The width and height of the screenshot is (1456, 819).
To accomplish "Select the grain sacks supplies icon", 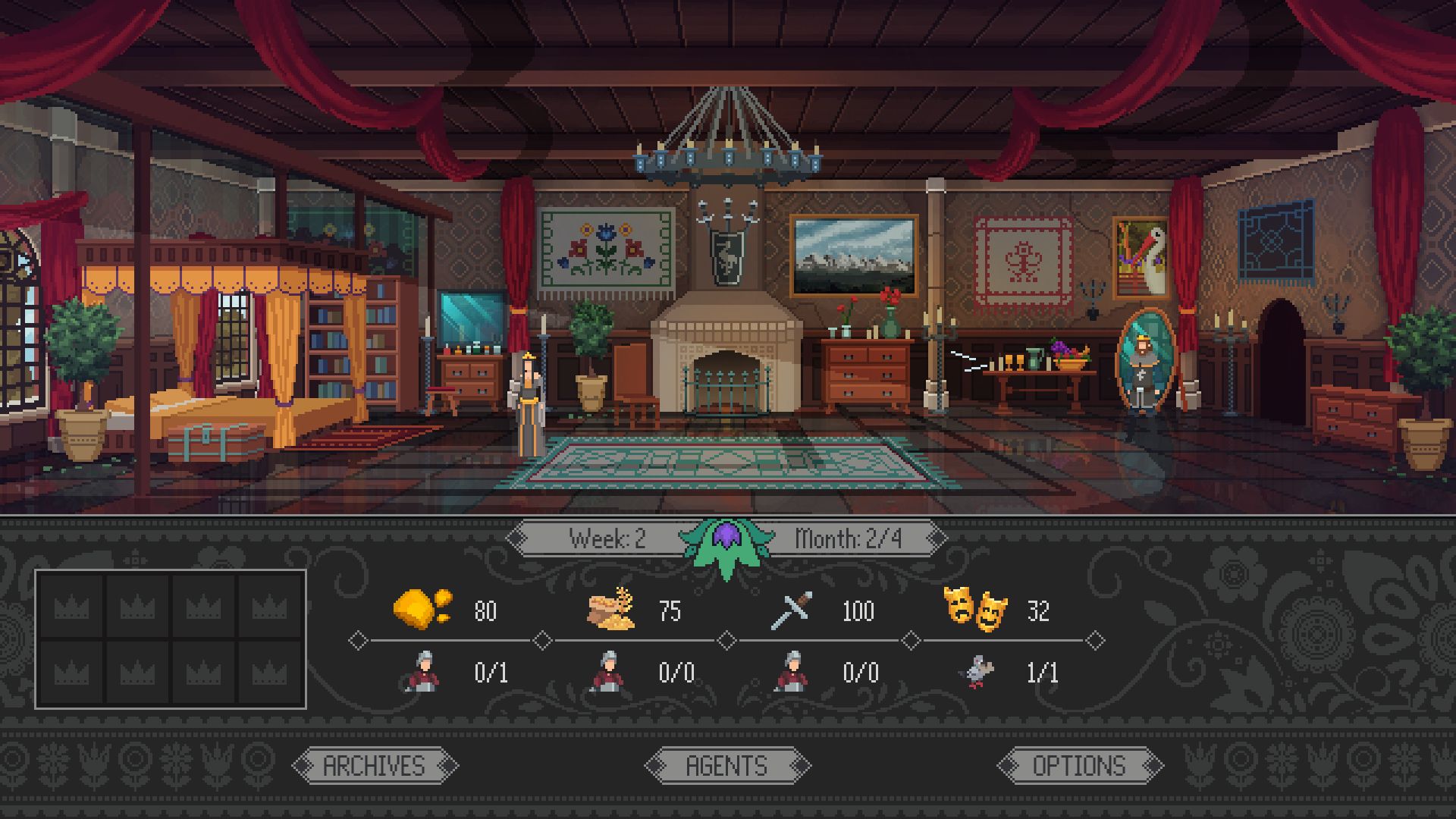I will point(611,609).
